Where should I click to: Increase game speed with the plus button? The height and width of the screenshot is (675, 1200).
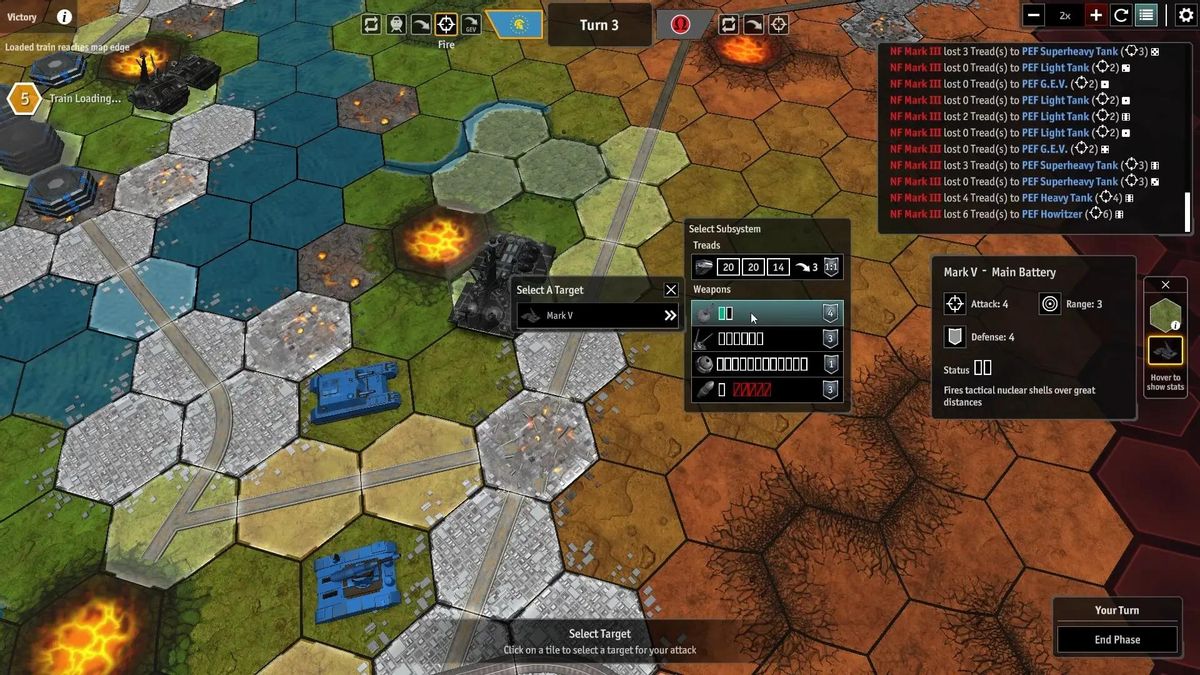pos(1096,15)
